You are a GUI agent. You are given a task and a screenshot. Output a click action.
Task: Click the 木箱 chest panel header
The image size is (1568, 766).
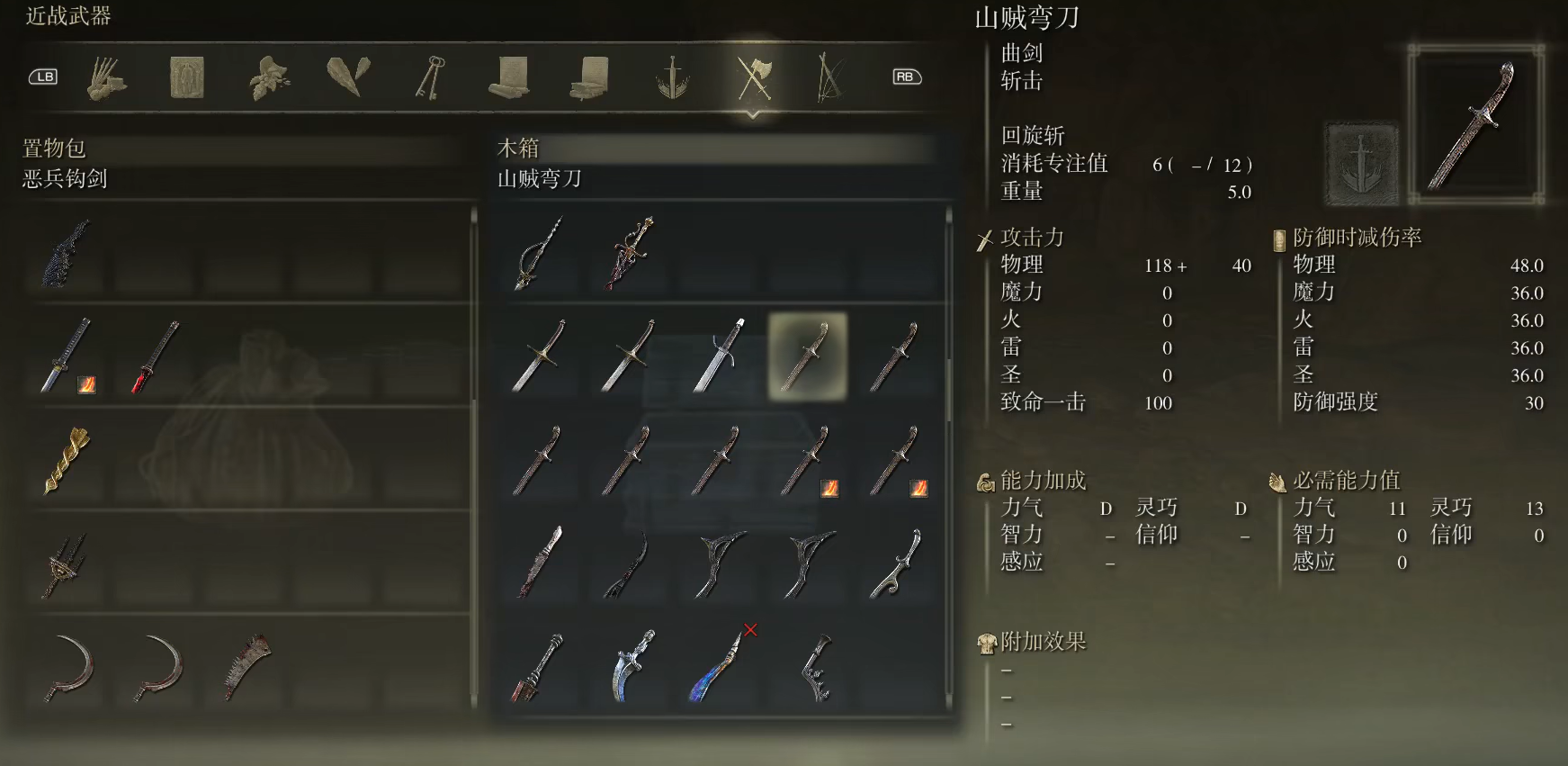517,149
